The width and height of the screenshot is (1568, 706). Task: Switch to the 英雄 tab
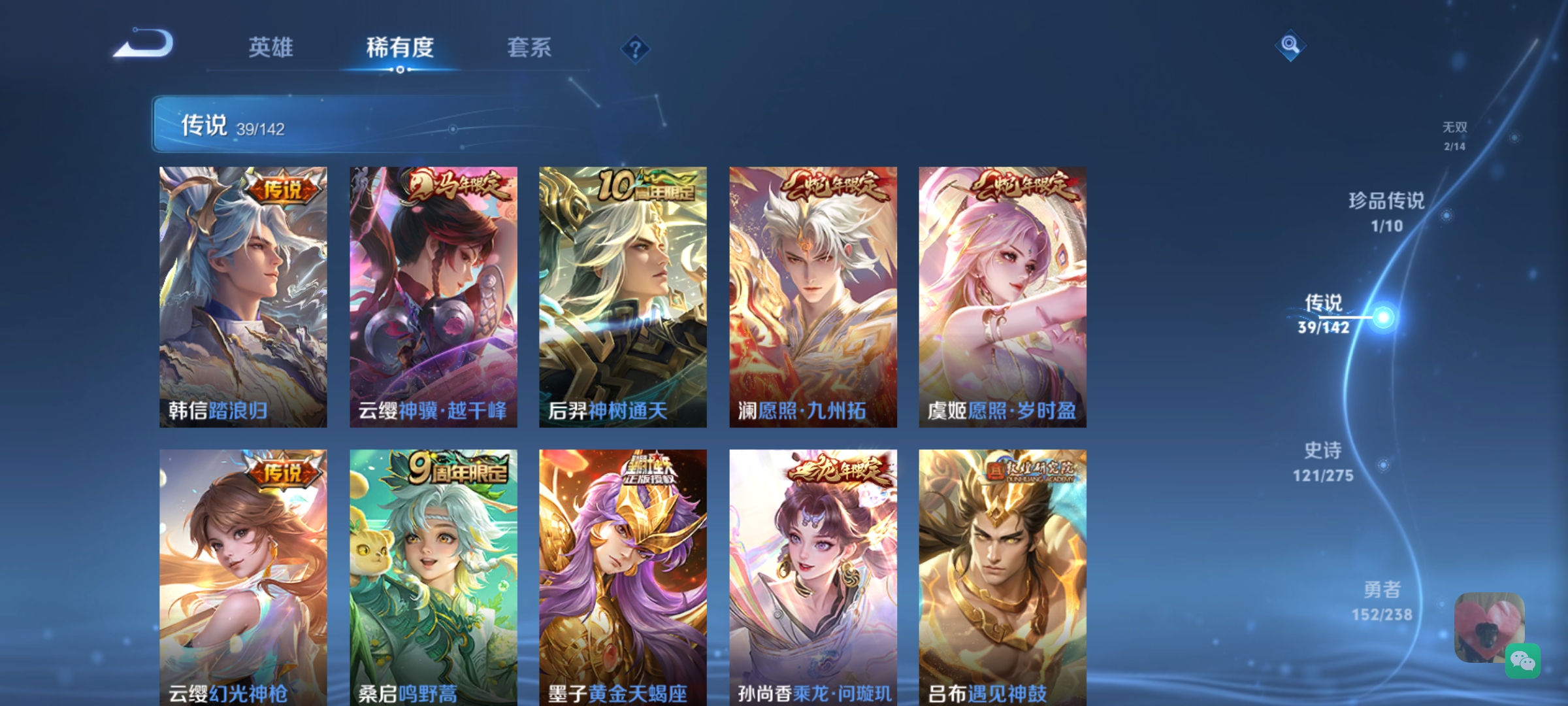click(x=270, y=48)
